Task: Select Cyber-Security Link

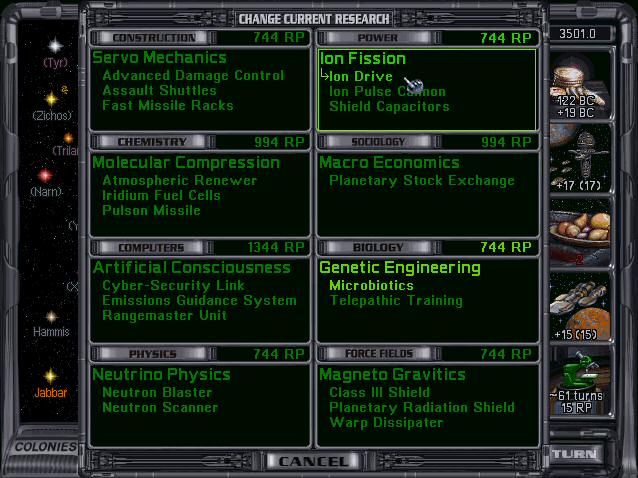Action: [173, 286]
